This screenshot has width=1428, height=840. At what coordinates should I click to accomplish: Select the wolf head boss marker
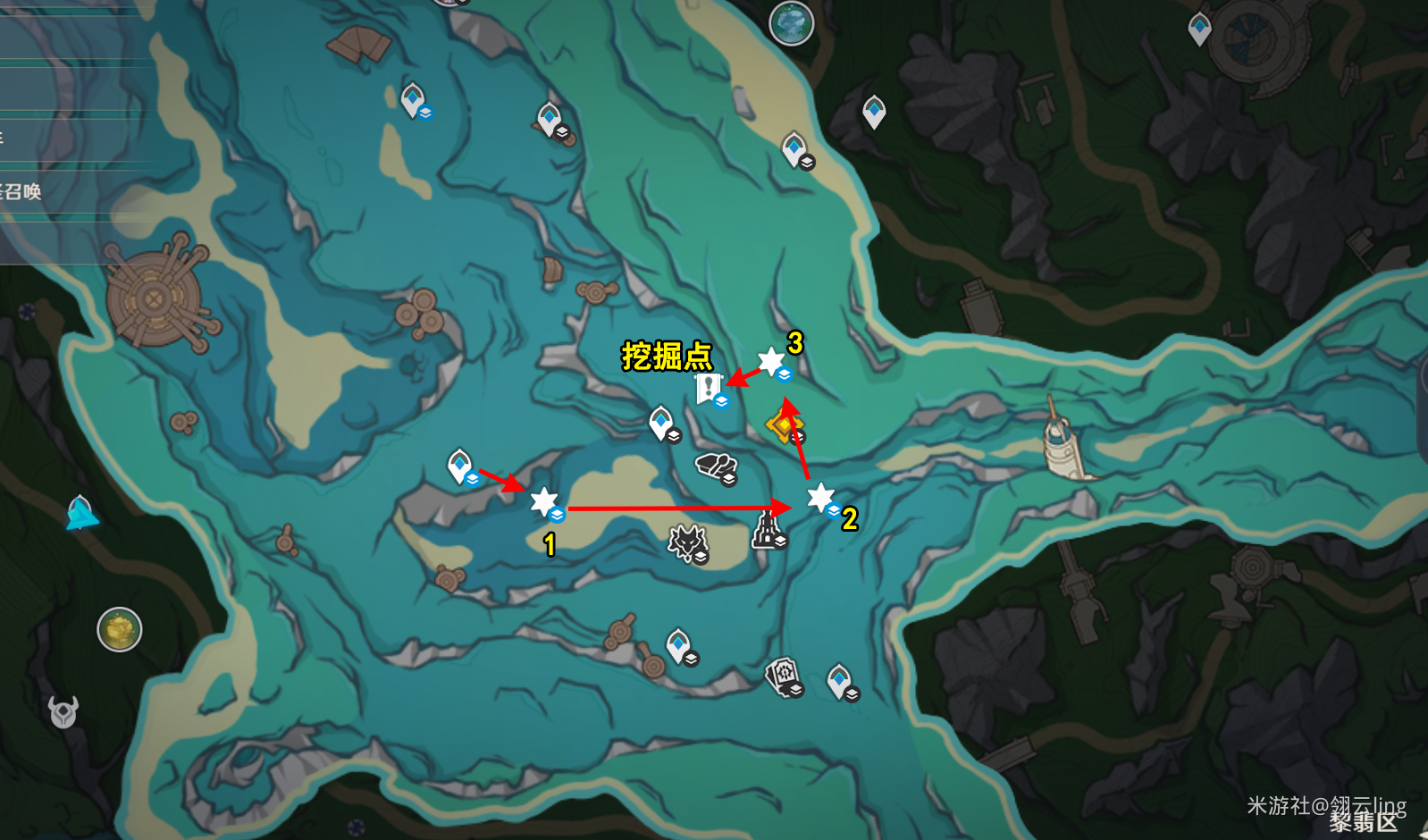[687, 542]
